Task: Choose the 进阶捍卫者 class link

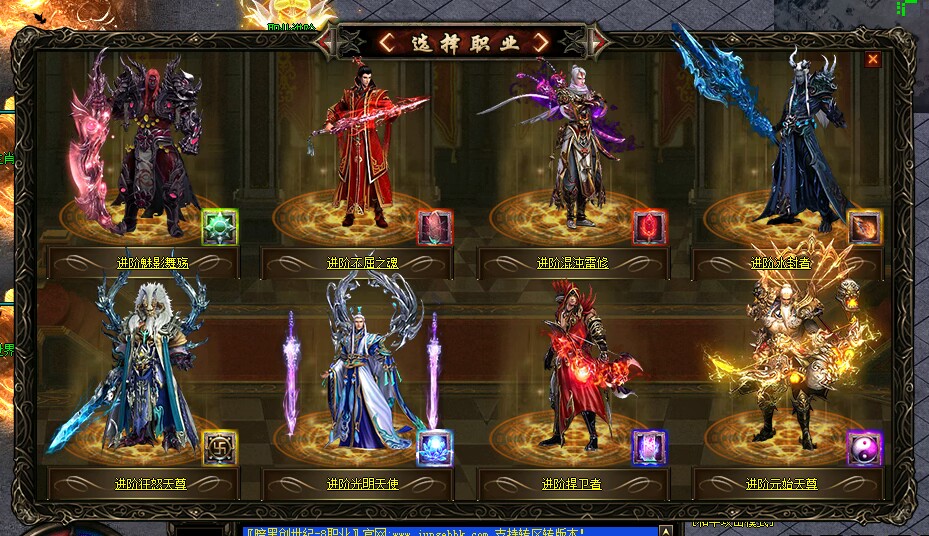Action: [x=572, y=484]
